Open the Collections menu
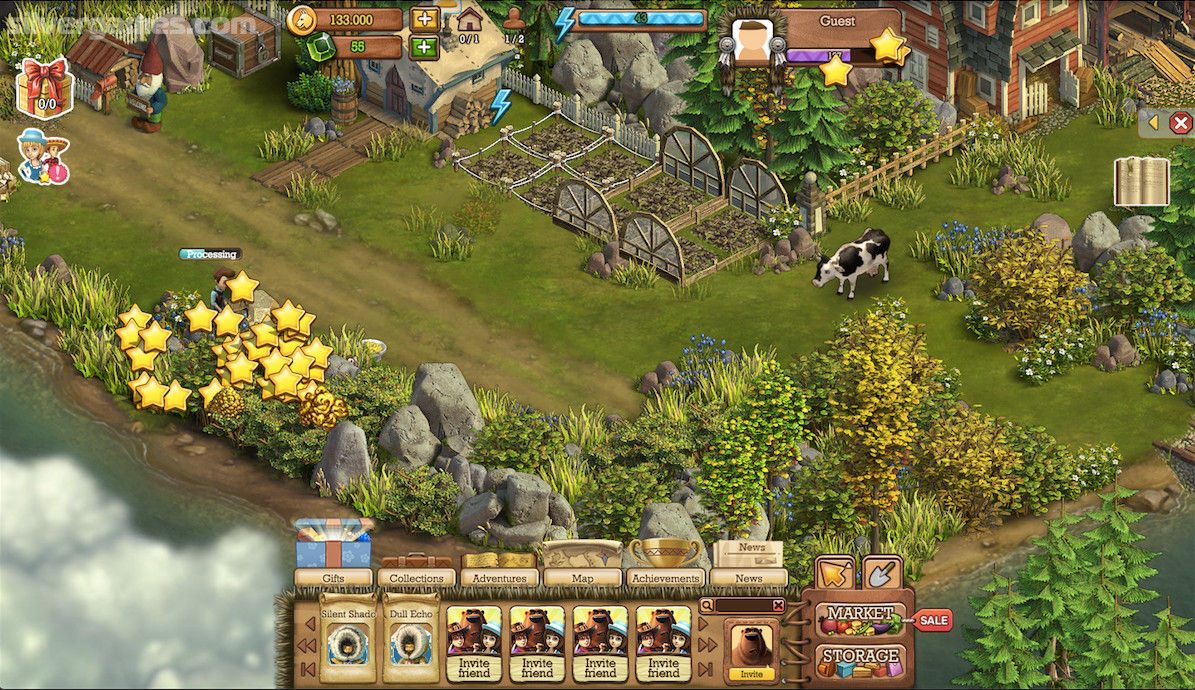Image resolution: width=1195 pixels, height=690 pixels. coord(416,577)
